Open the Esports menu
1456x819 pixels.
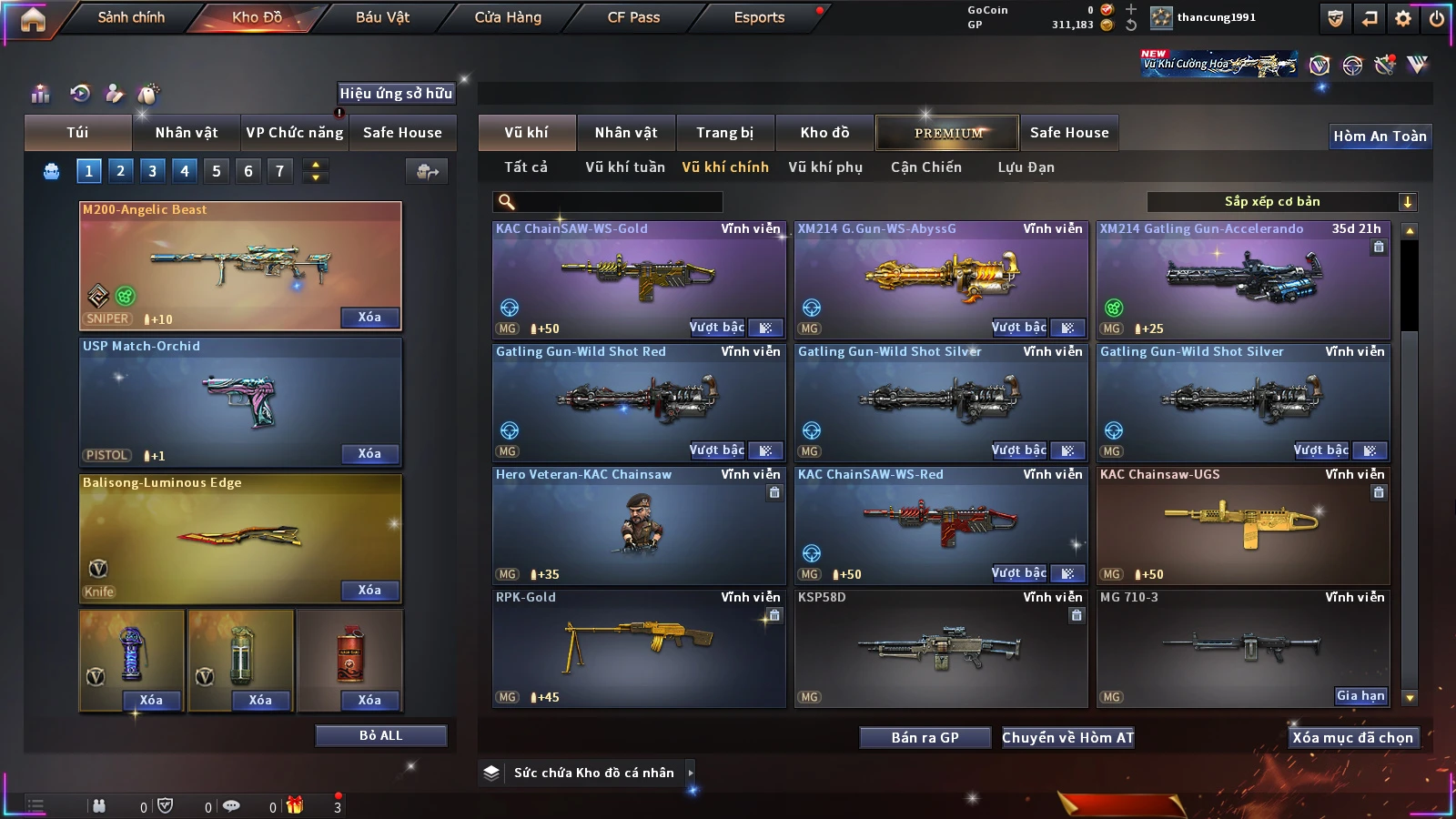point(759,17)
